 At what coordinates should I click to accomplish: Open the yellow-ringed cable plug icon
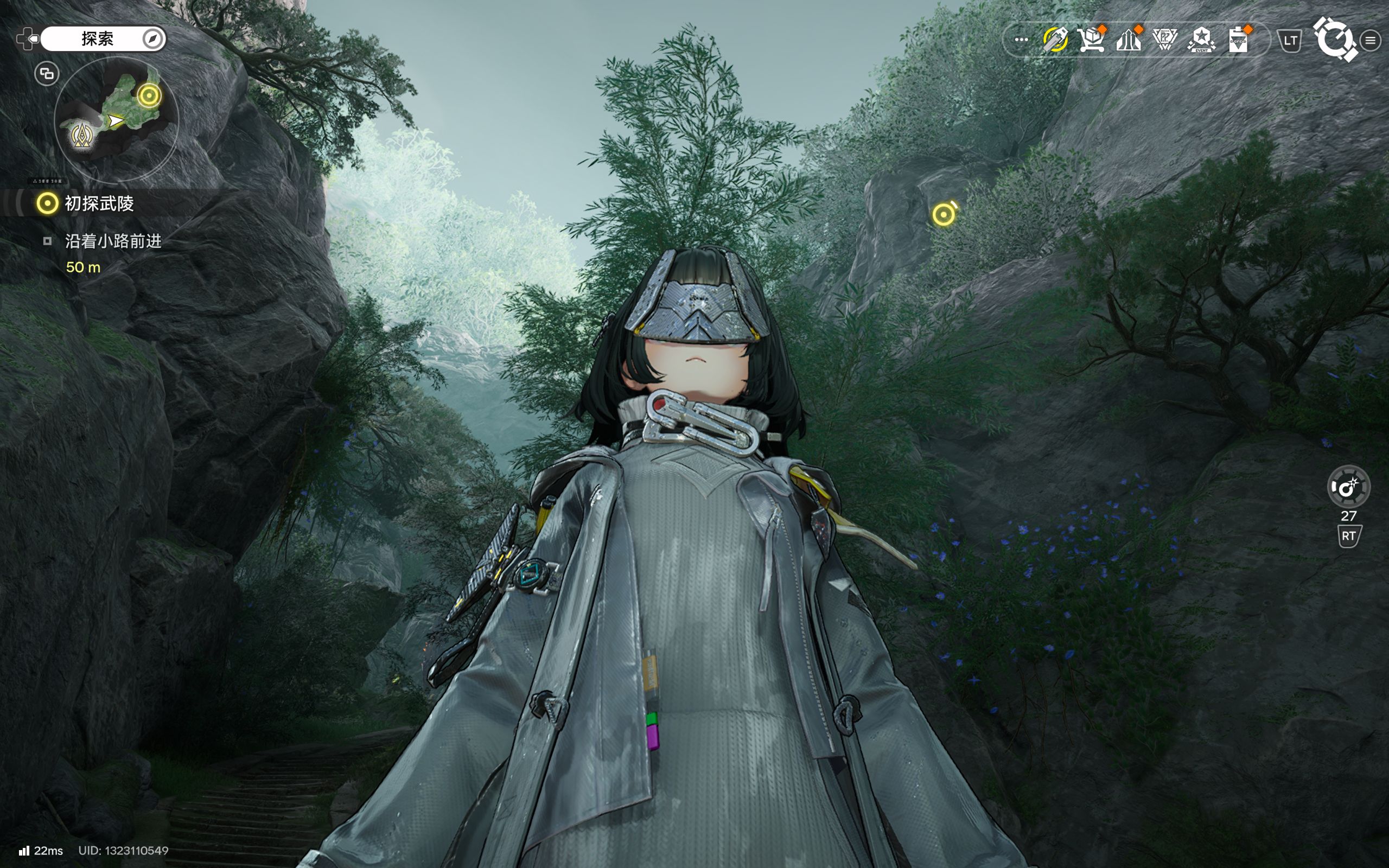point(1055,40)
